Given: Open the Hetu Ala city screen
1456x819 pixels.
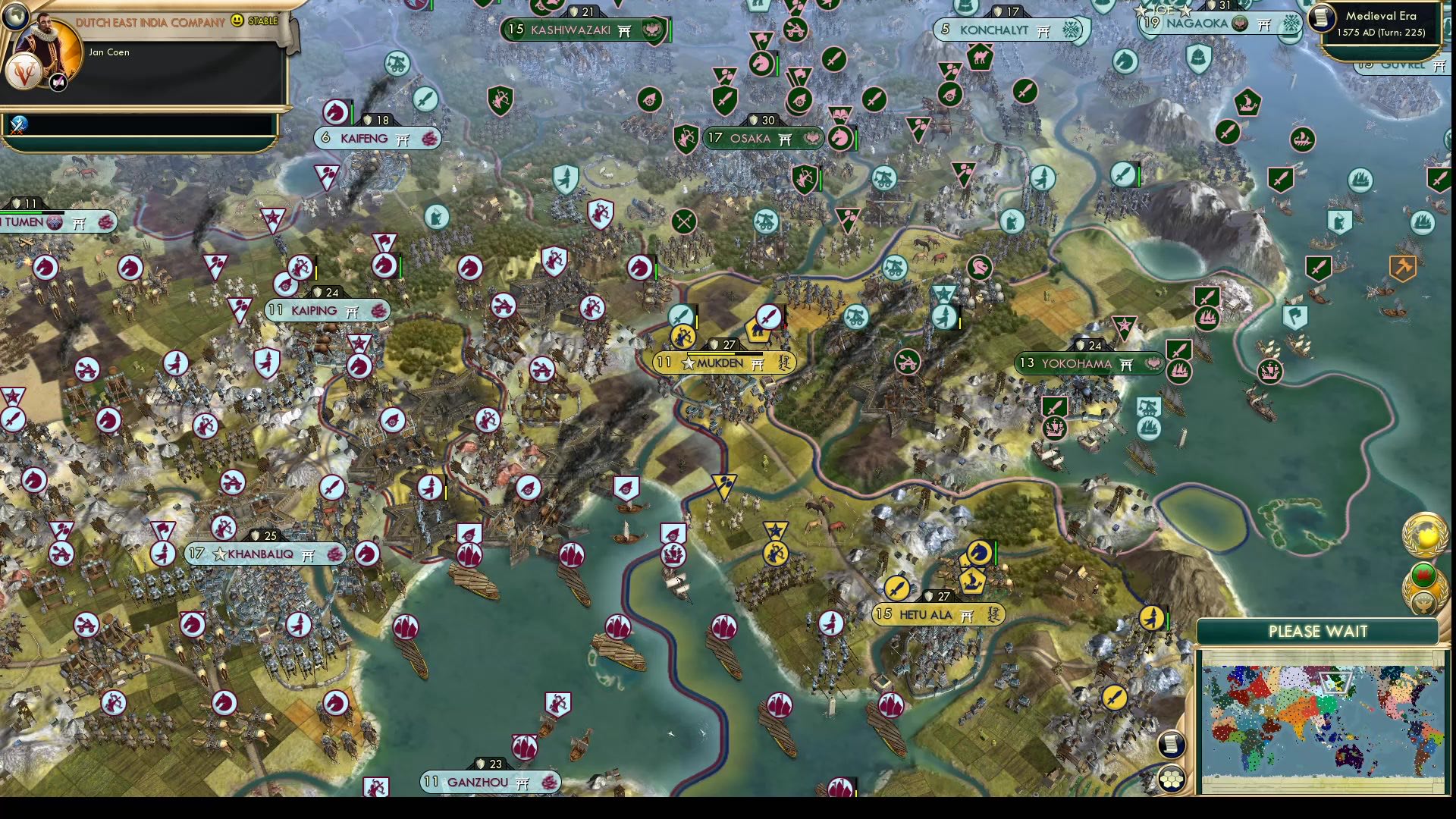Looking at the screenshot, I should (925, 615).
